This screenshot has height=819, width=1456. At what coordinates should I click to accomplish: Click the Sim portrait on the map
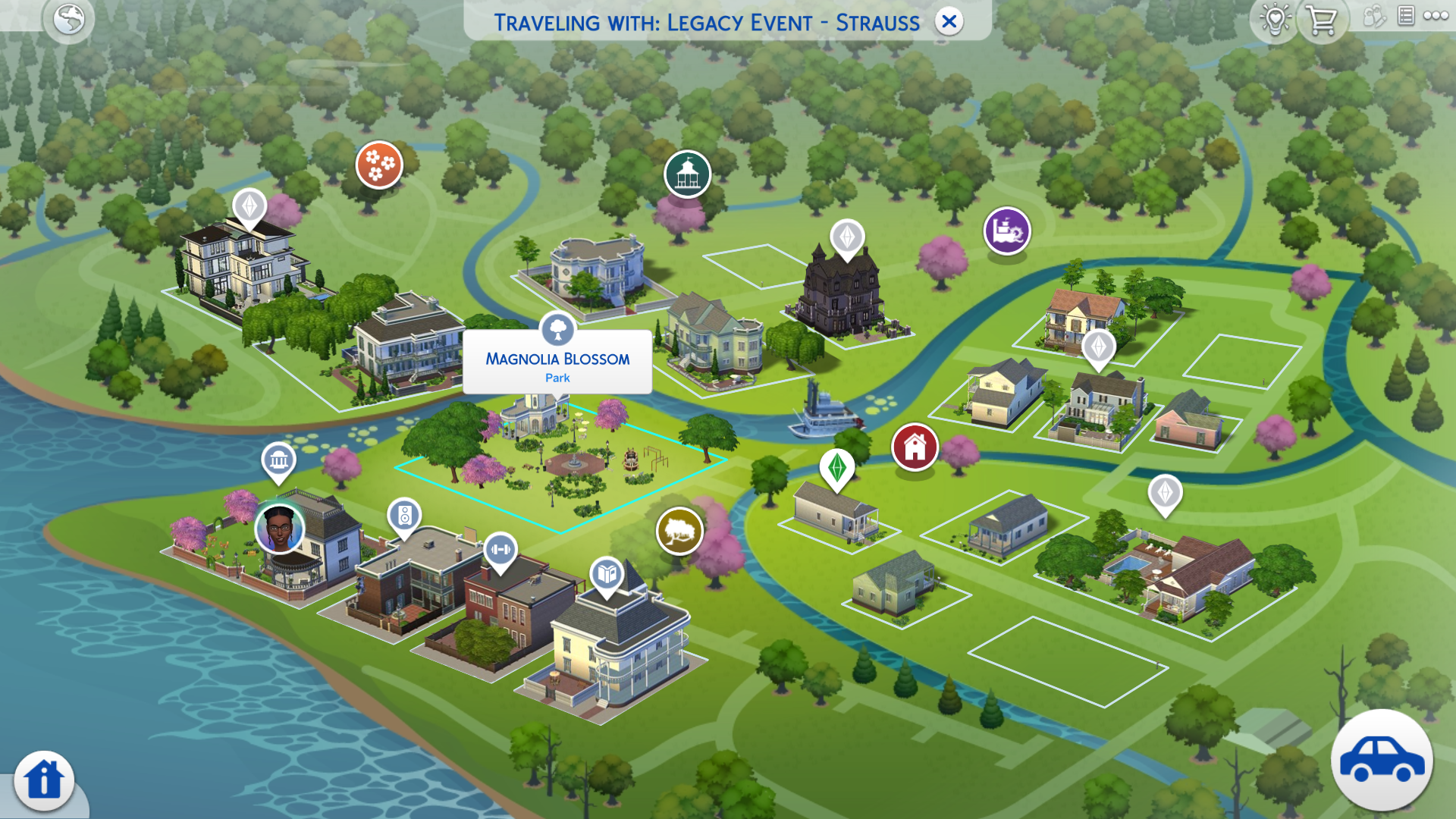click(x=279, y=528)
